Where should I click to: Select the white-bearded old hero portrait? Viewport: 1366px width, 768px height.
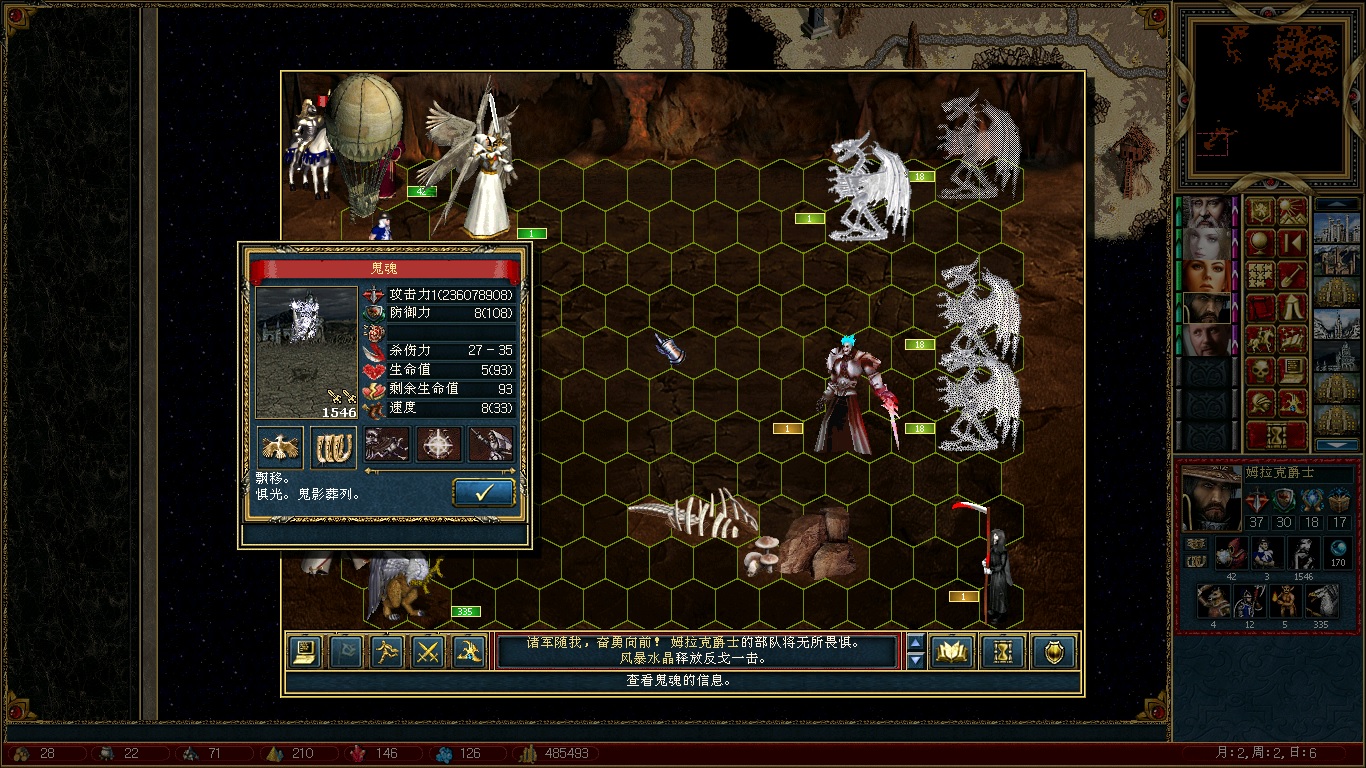(x=1208, y=212)
